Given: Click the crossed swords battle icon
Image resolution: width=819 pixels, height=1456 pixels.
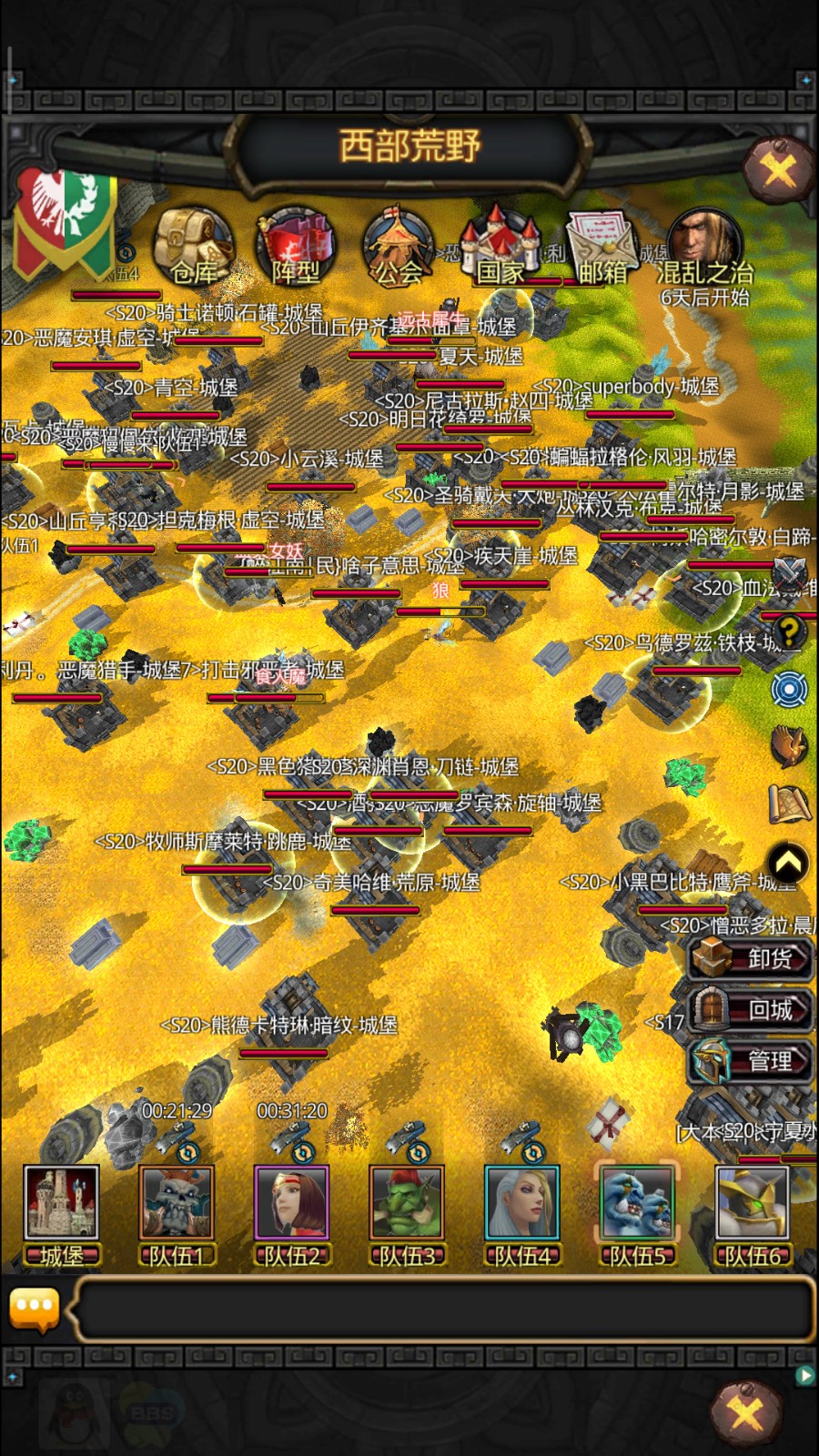Looking at the screenshot, I should pyautogui.click(x=789, y=573).
